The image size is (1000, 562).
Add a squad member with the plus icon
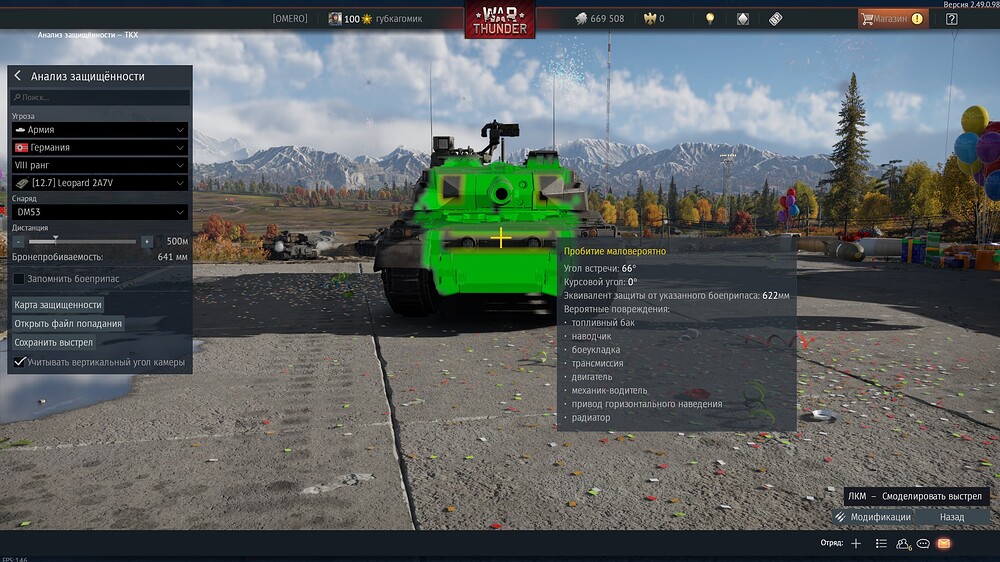pos(856,543)
